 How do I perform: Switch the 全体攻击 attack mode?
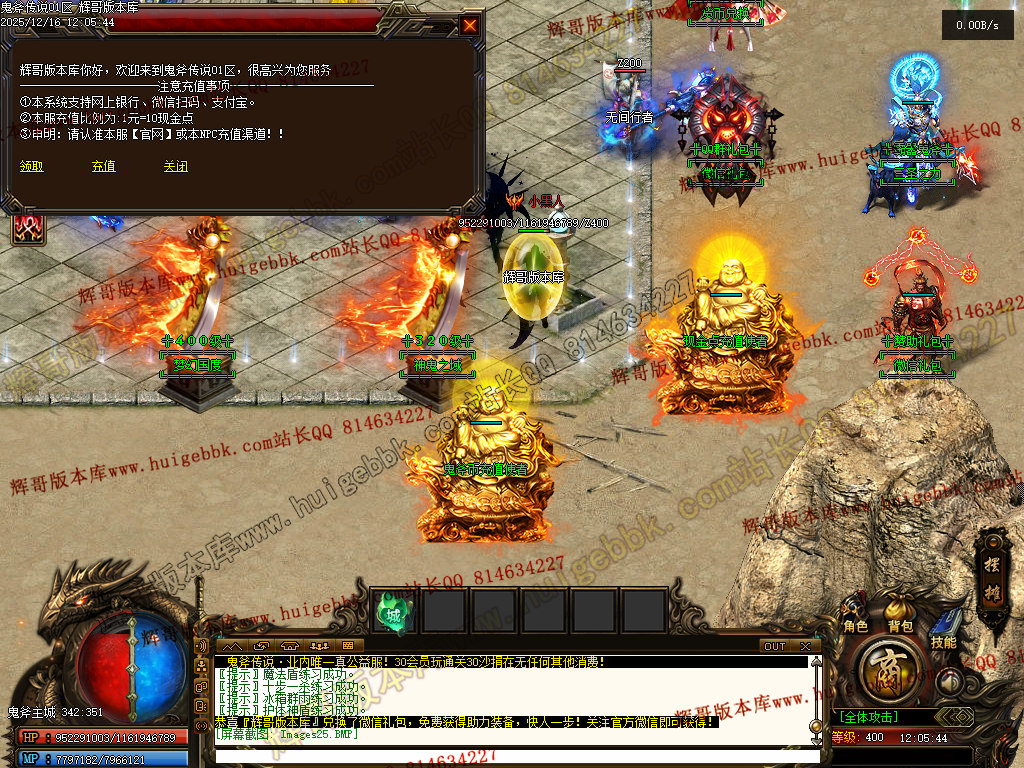point(868,717)
